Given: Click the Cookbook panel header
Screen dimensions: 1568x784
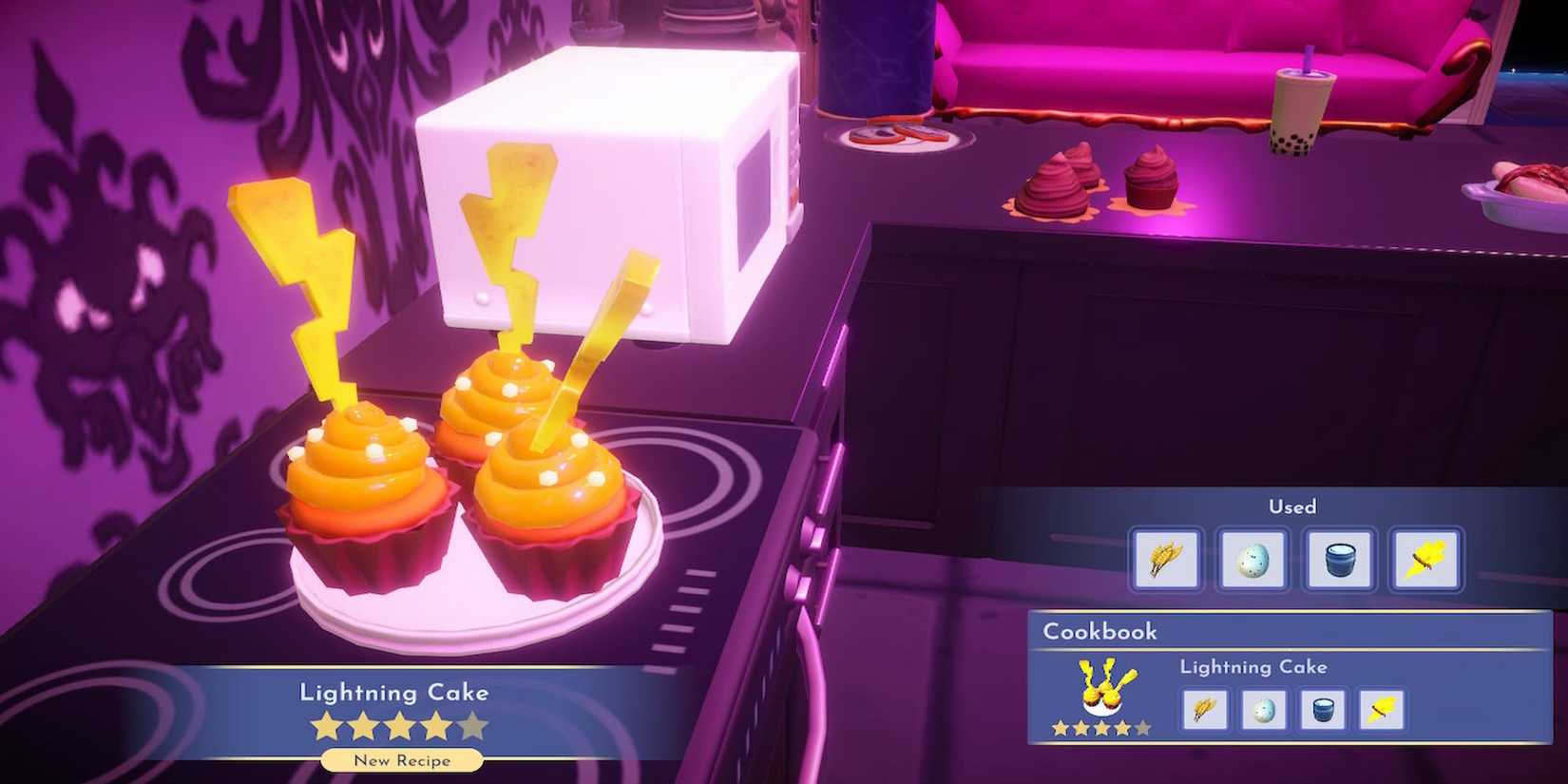Looking at the screenshot, I should (1099, 631).
